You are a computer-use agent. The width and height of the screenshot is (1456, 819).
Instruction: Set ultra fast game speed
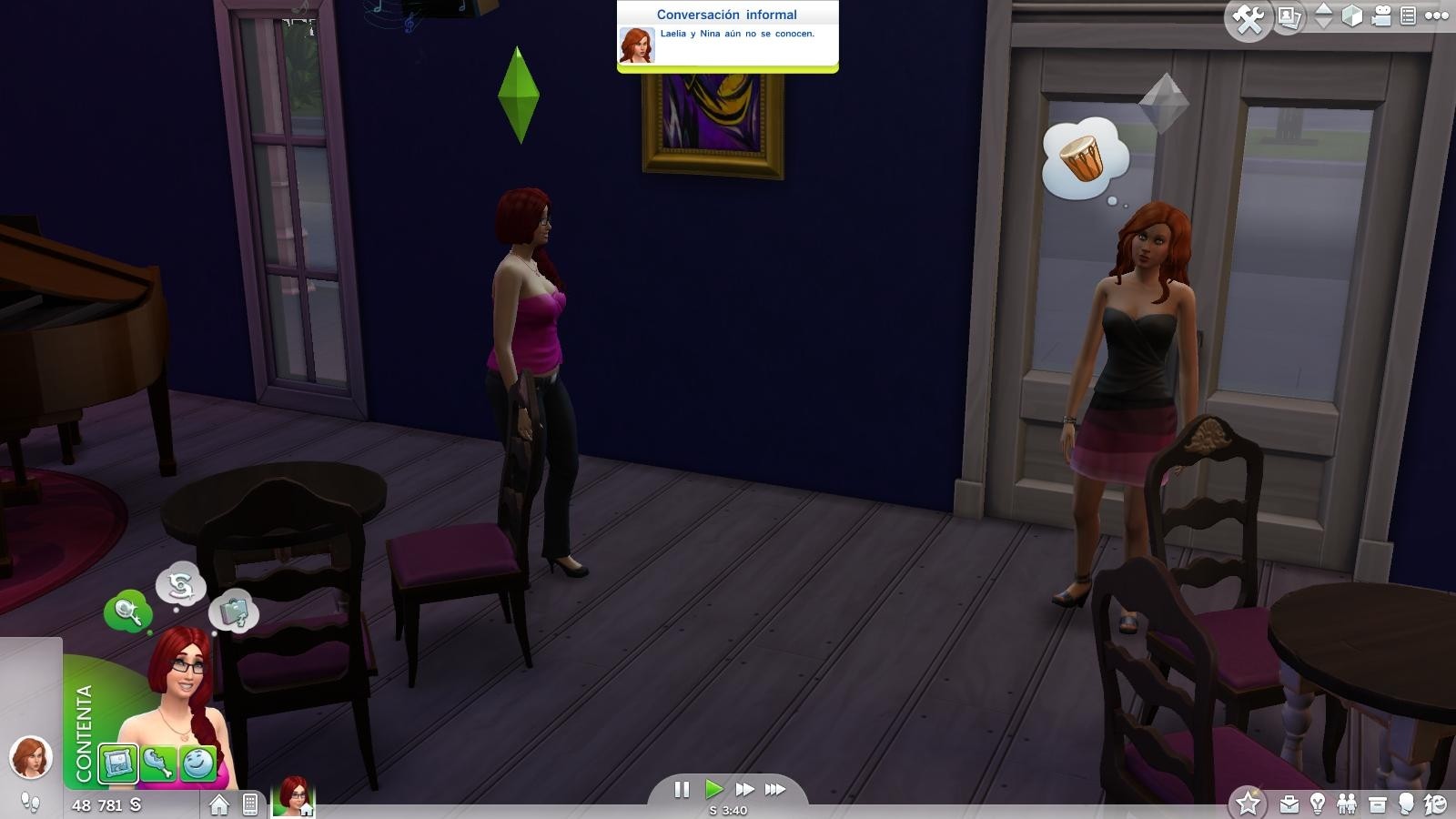tap(775, 790)
